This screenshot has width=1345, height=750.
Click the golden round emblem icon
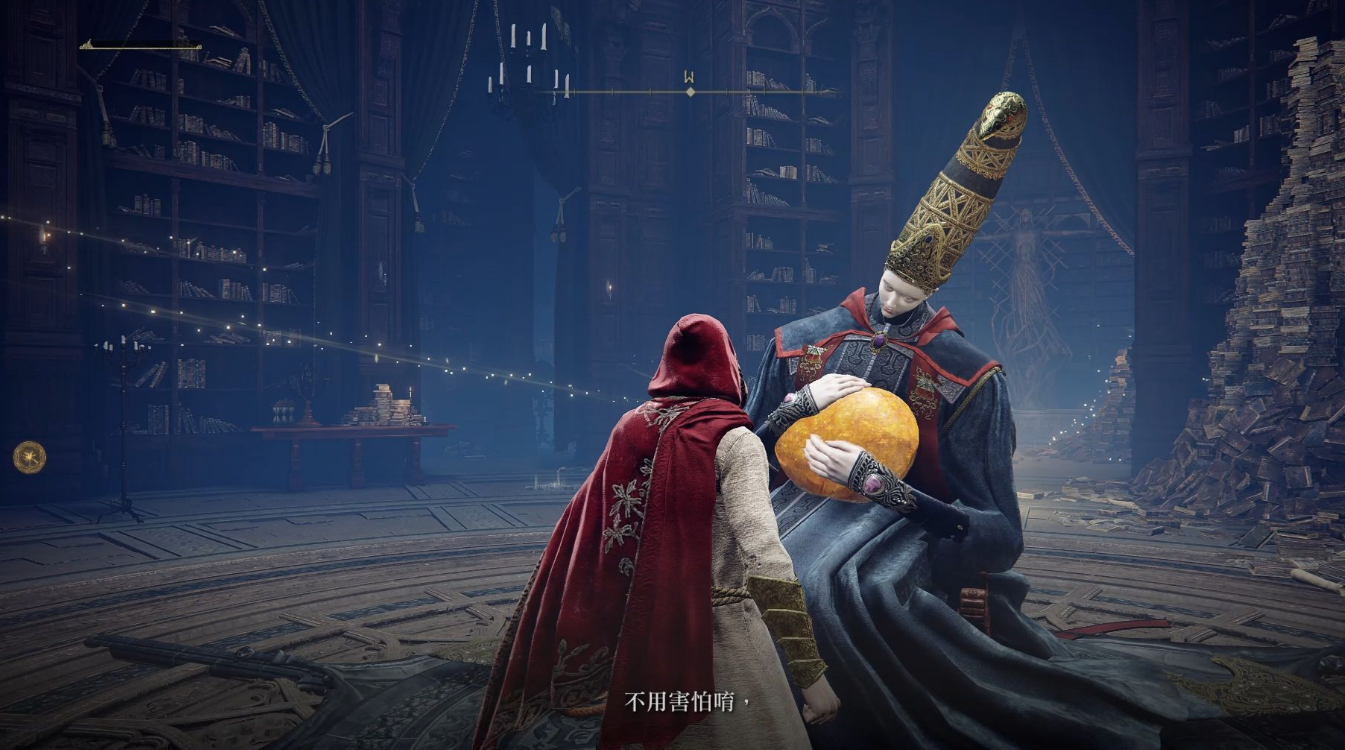click(29, 457)
